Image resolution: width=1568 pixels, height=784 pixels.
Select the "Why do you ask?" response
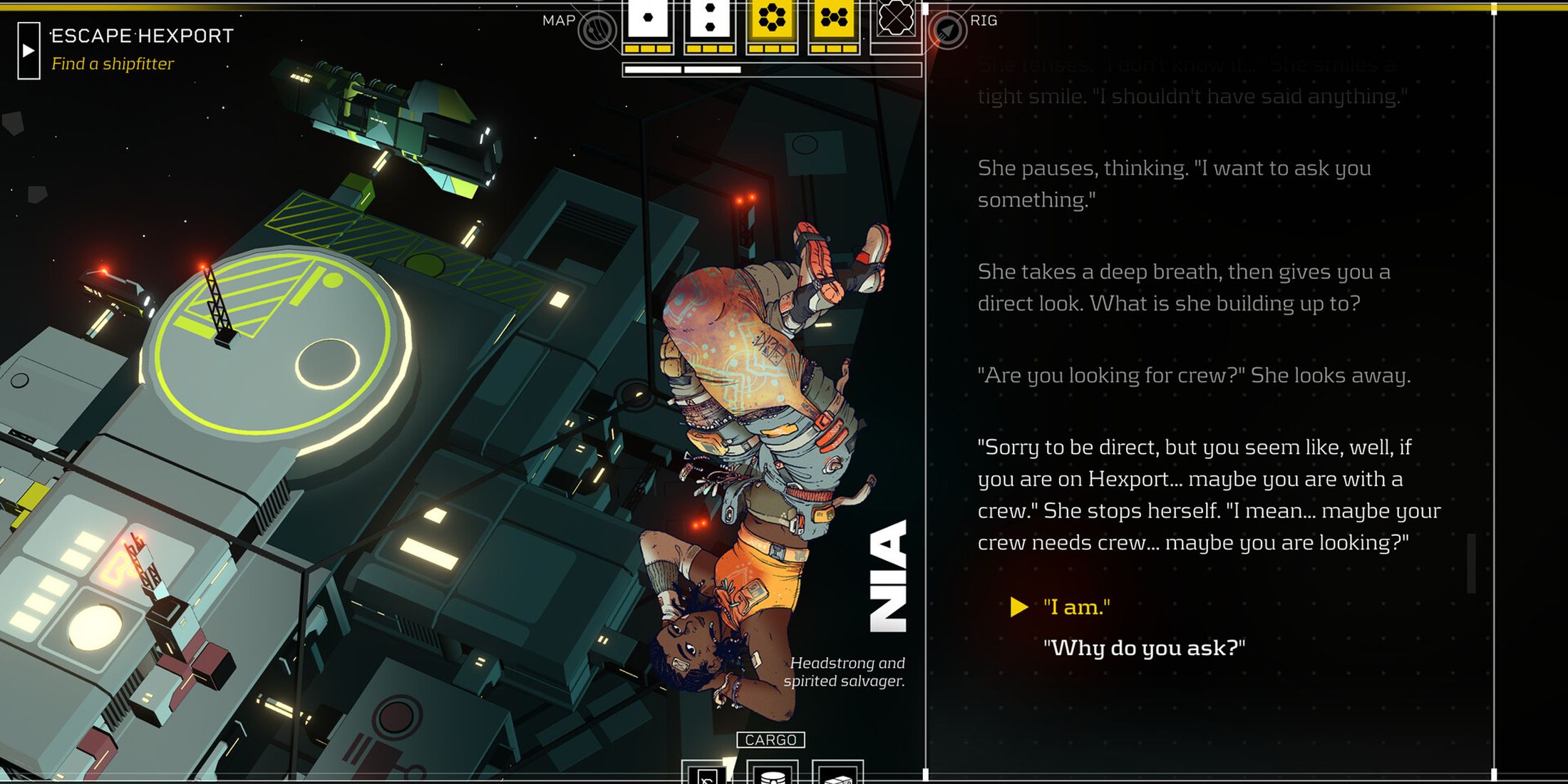click(1144, 648)
